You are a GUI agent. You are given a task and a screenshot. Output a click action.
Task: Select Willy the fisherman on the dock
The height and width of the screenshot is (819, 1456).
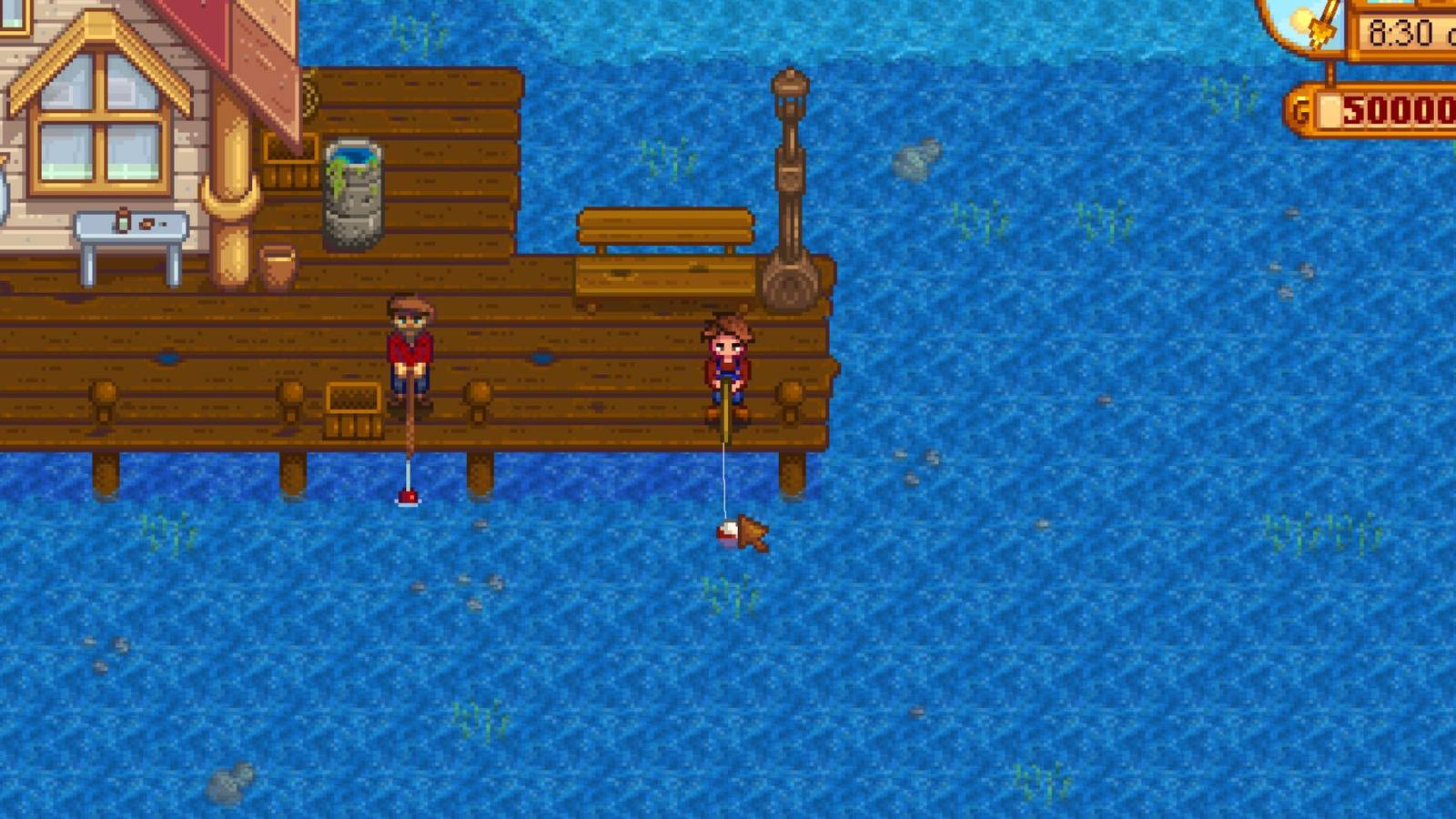coord(411,350)
